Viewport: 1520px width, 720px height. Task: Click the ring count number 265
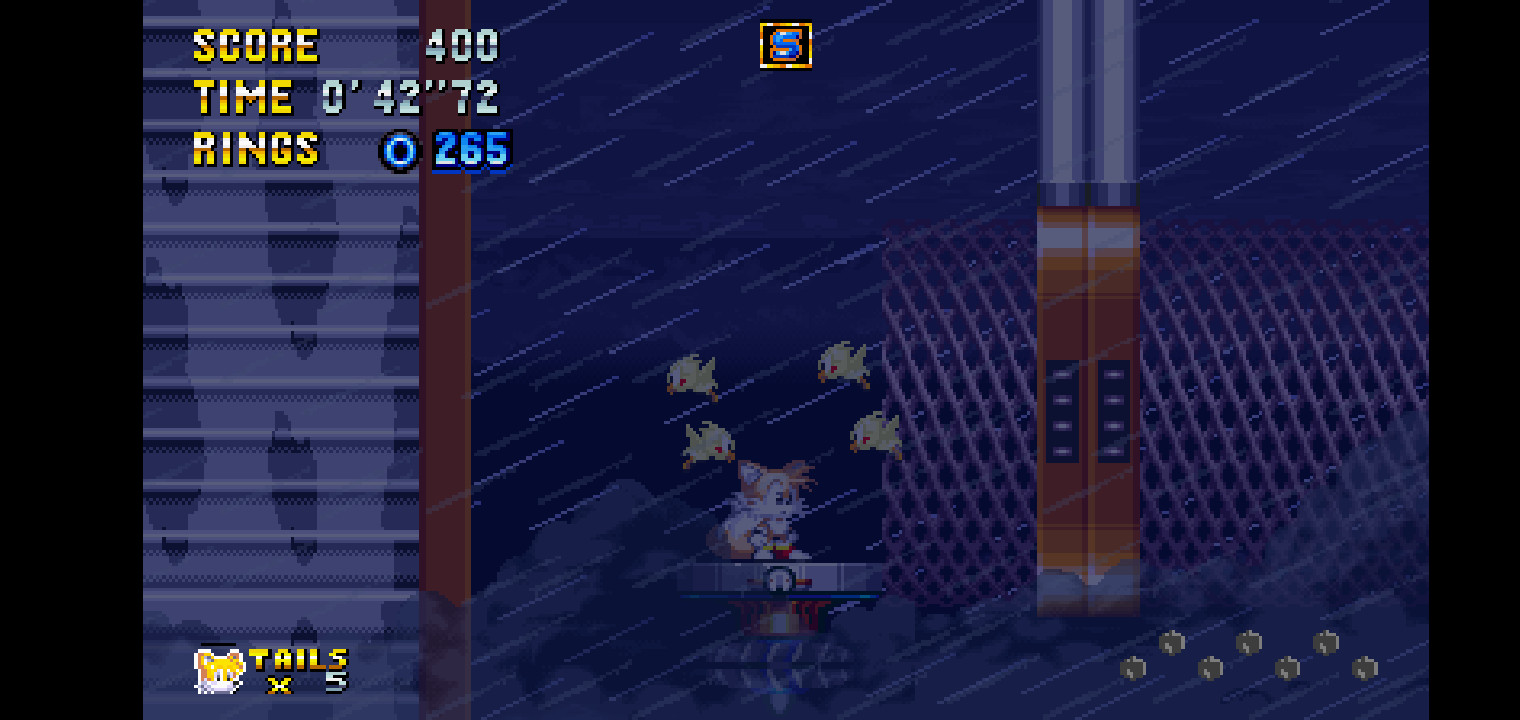click(x=470, y=151)
